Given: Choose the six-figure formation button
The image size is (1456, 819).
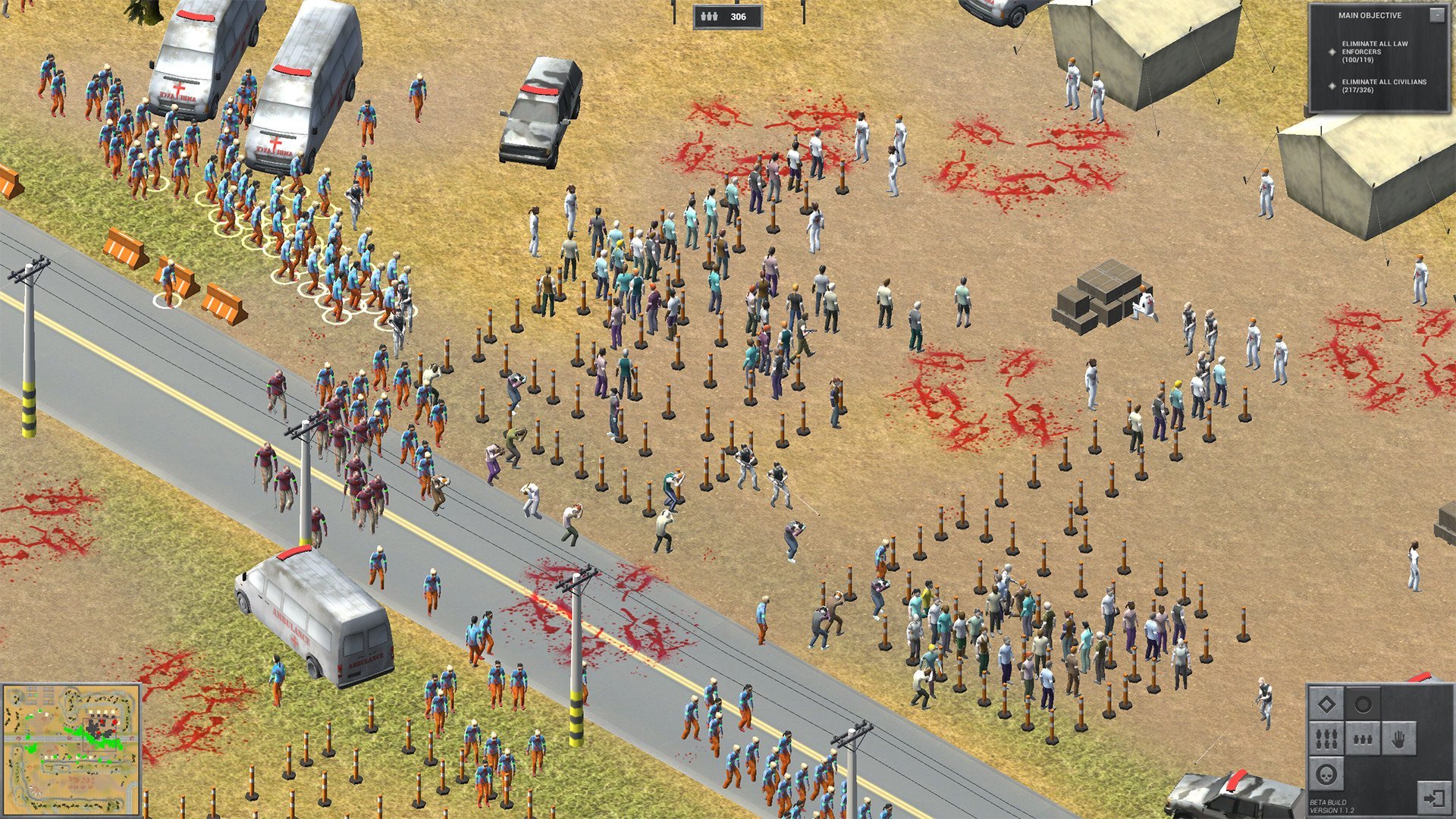Looking at the screenshot, I should [1326, 739].
